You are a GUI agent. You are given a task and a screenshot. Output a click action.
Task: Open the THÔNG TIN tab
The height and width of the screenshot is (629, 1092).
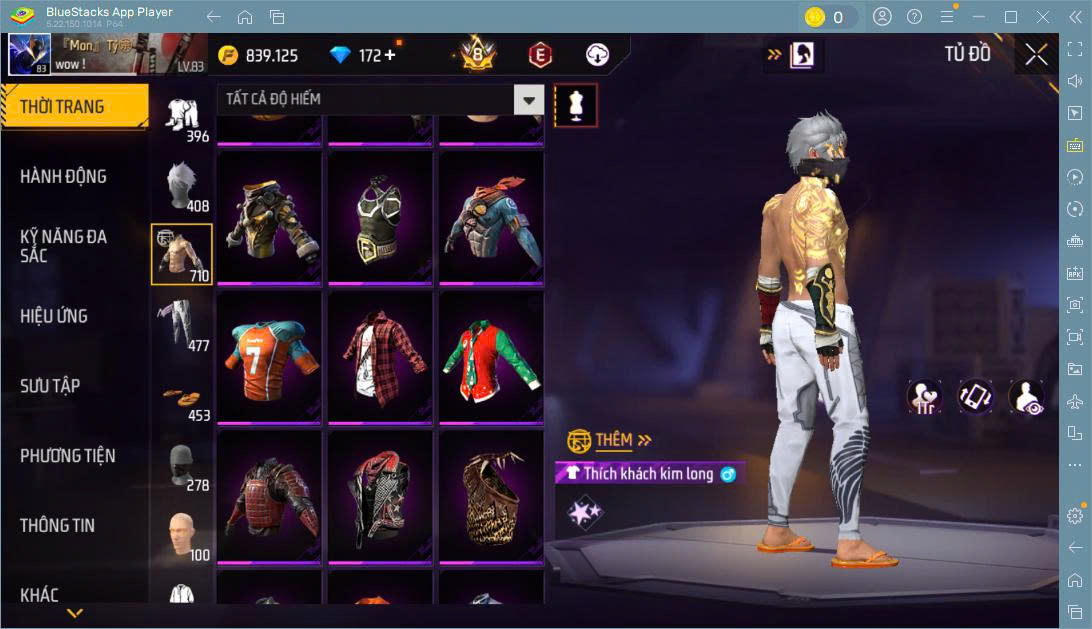coord(59,525)
